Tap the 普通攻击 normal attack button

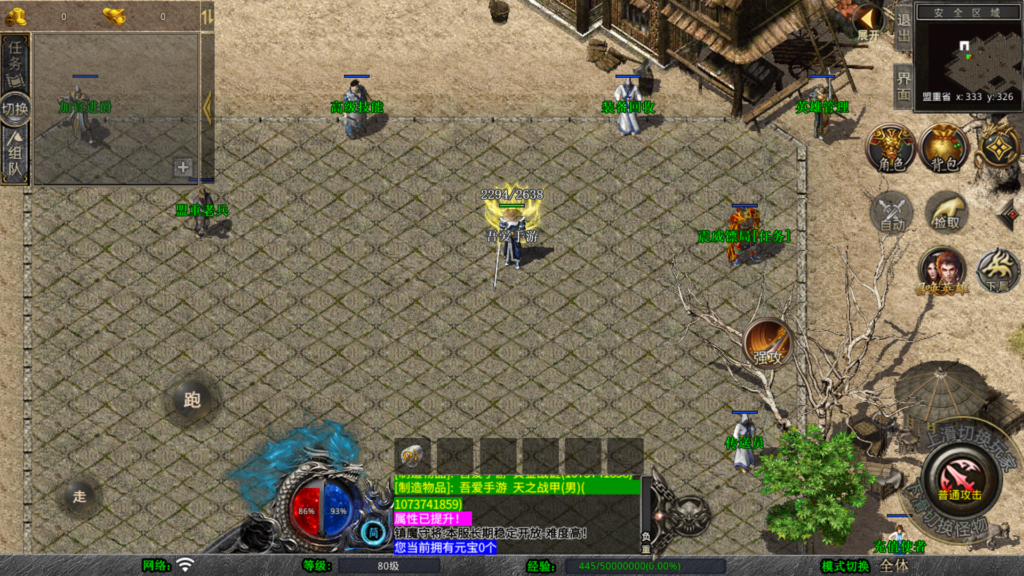(958, 478)
